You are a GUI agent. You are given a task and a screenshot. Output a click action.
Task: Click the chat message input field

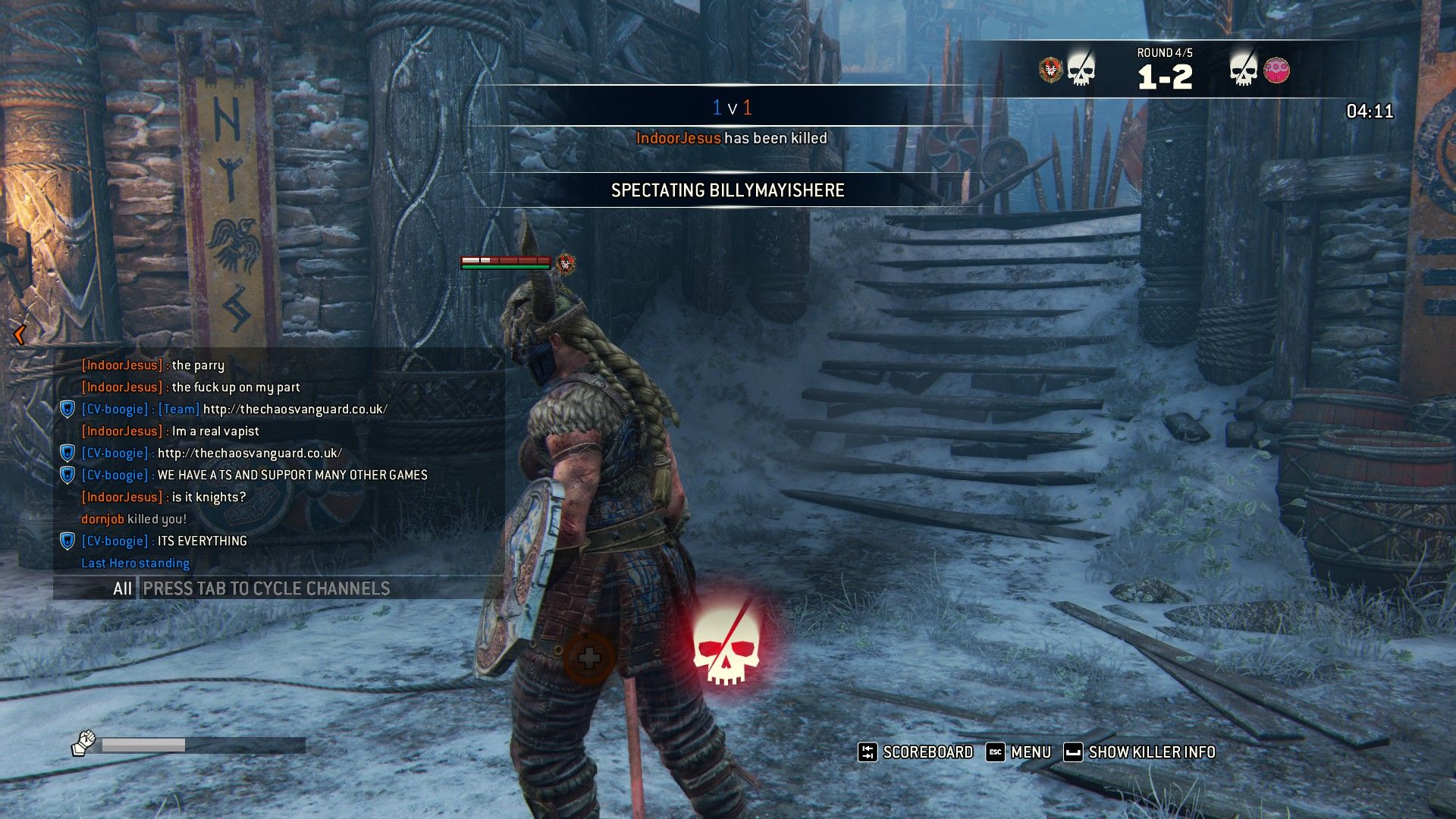coord(318,588)
